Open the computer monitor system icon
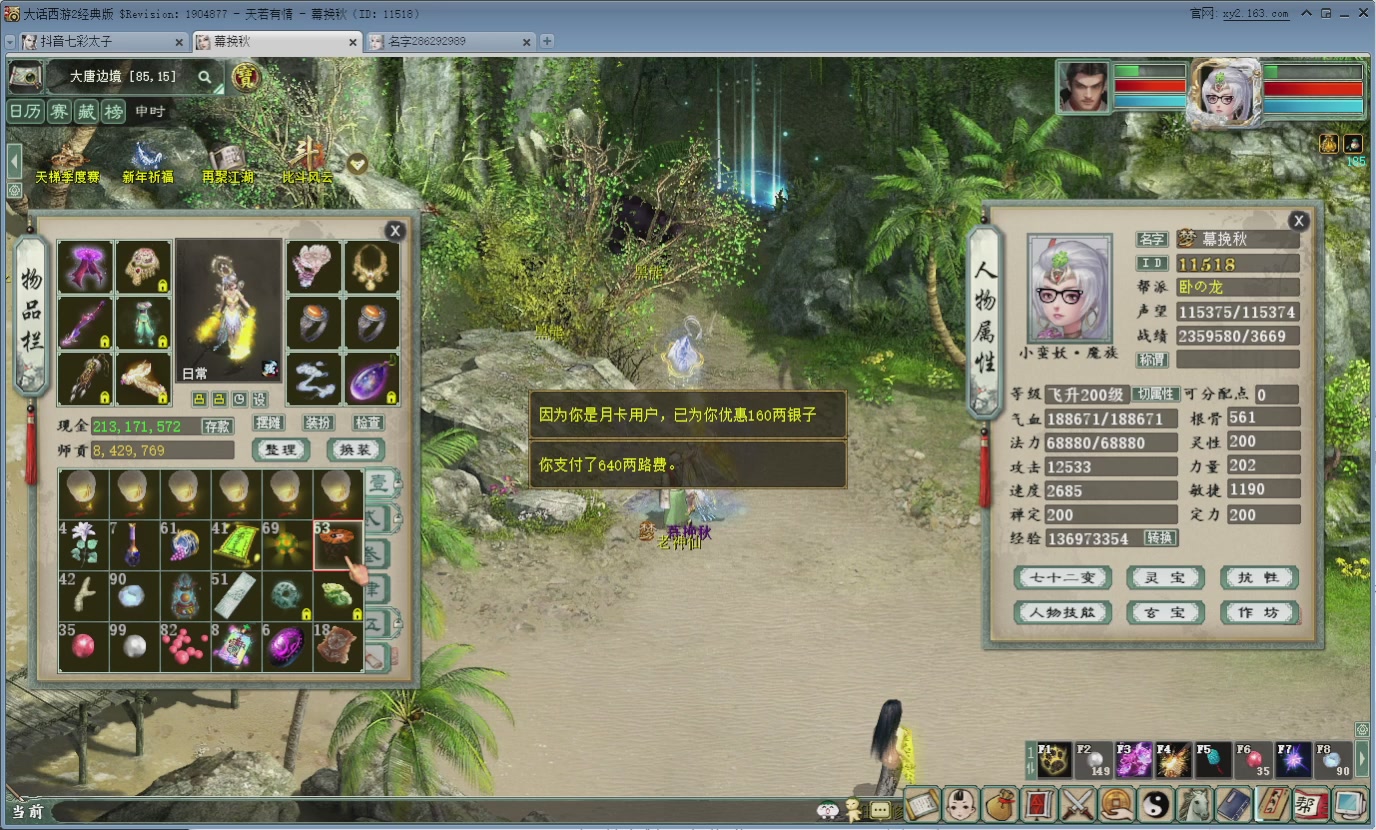 point(1351,805)
